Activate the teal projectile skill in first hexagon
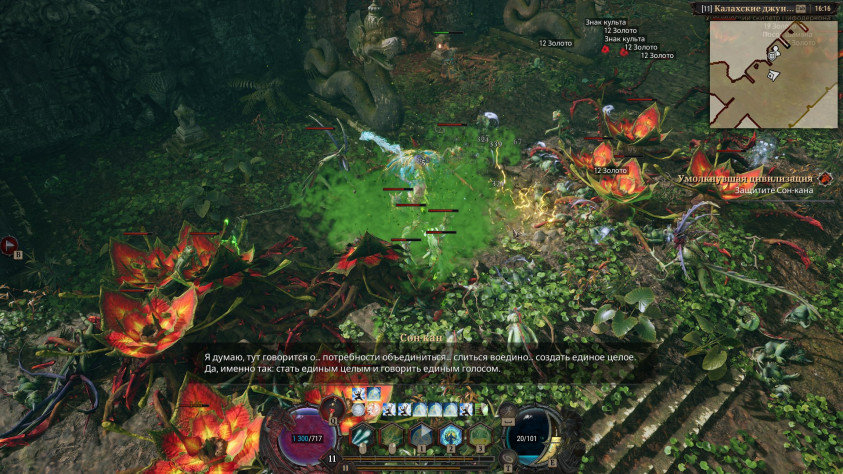843x474 pixels. tap(362, 434)
